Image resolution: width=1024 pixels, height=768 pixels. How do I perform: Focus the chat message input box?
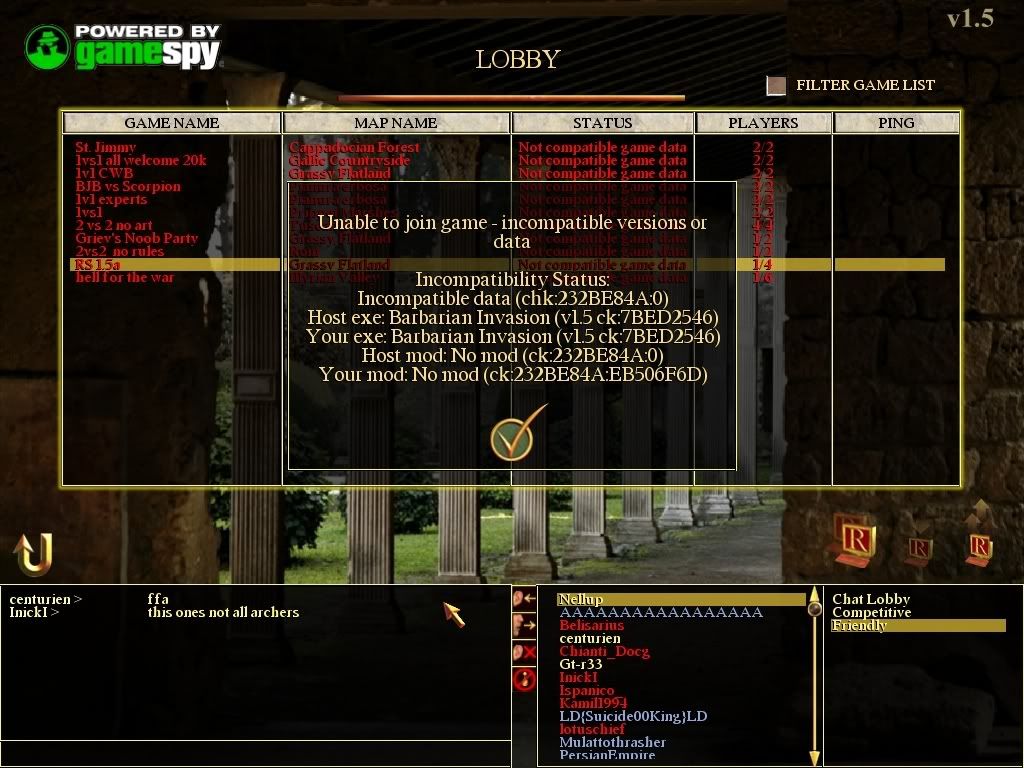(255, 751)
